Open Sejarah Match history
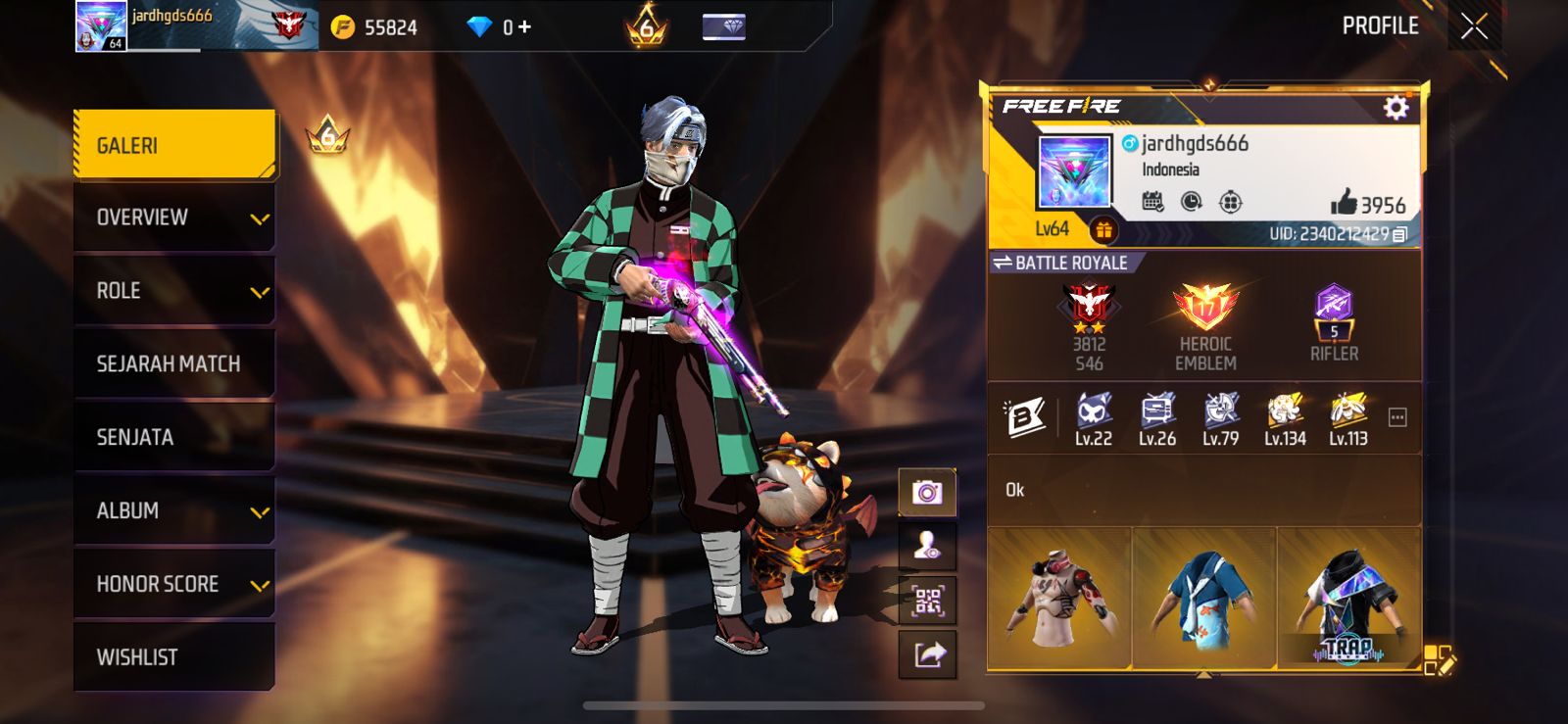Image resolution: width=1568 pixels, height=724 pixels. [x=174, y=363]
